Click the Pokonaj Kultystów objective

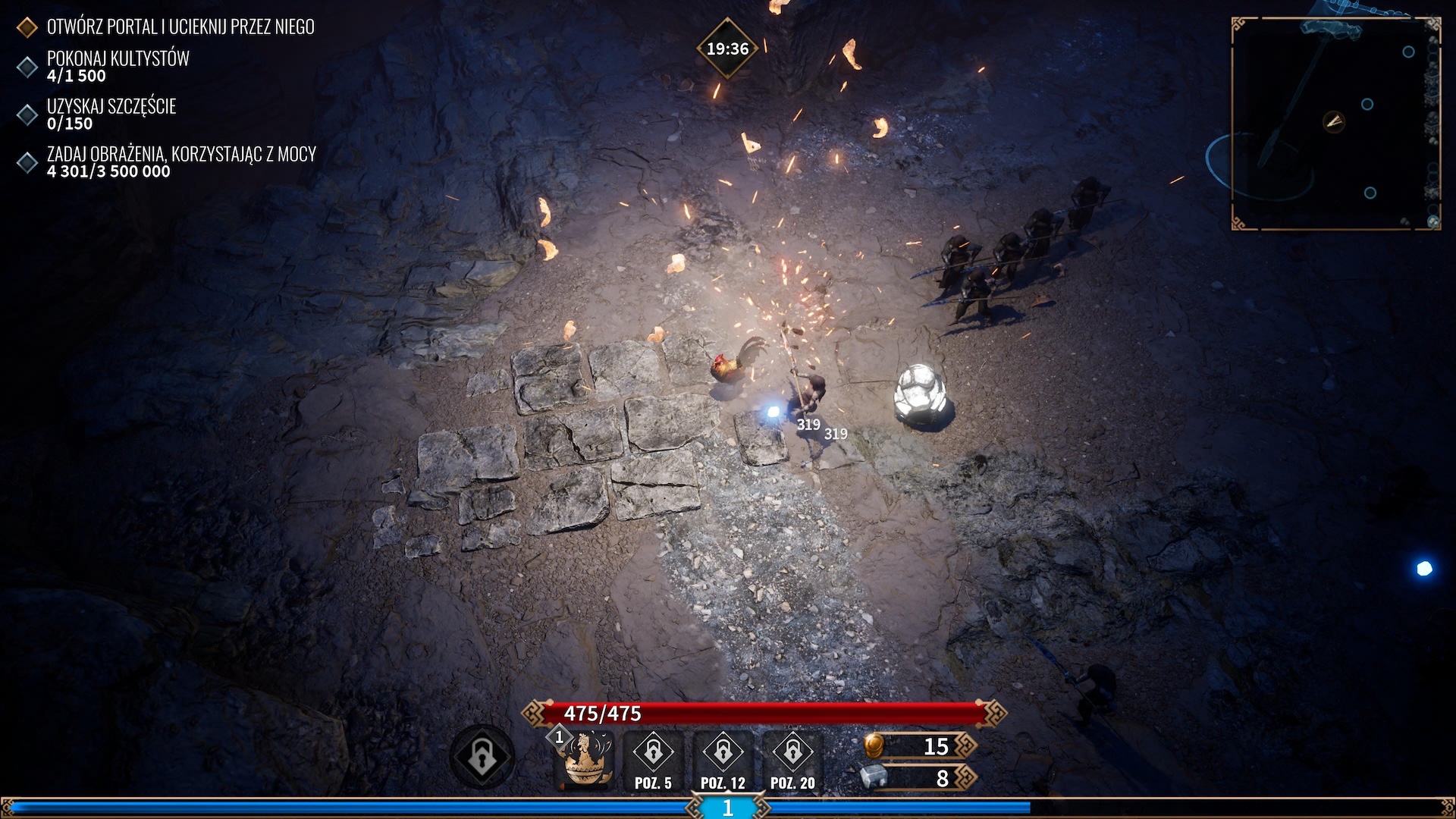118,66
